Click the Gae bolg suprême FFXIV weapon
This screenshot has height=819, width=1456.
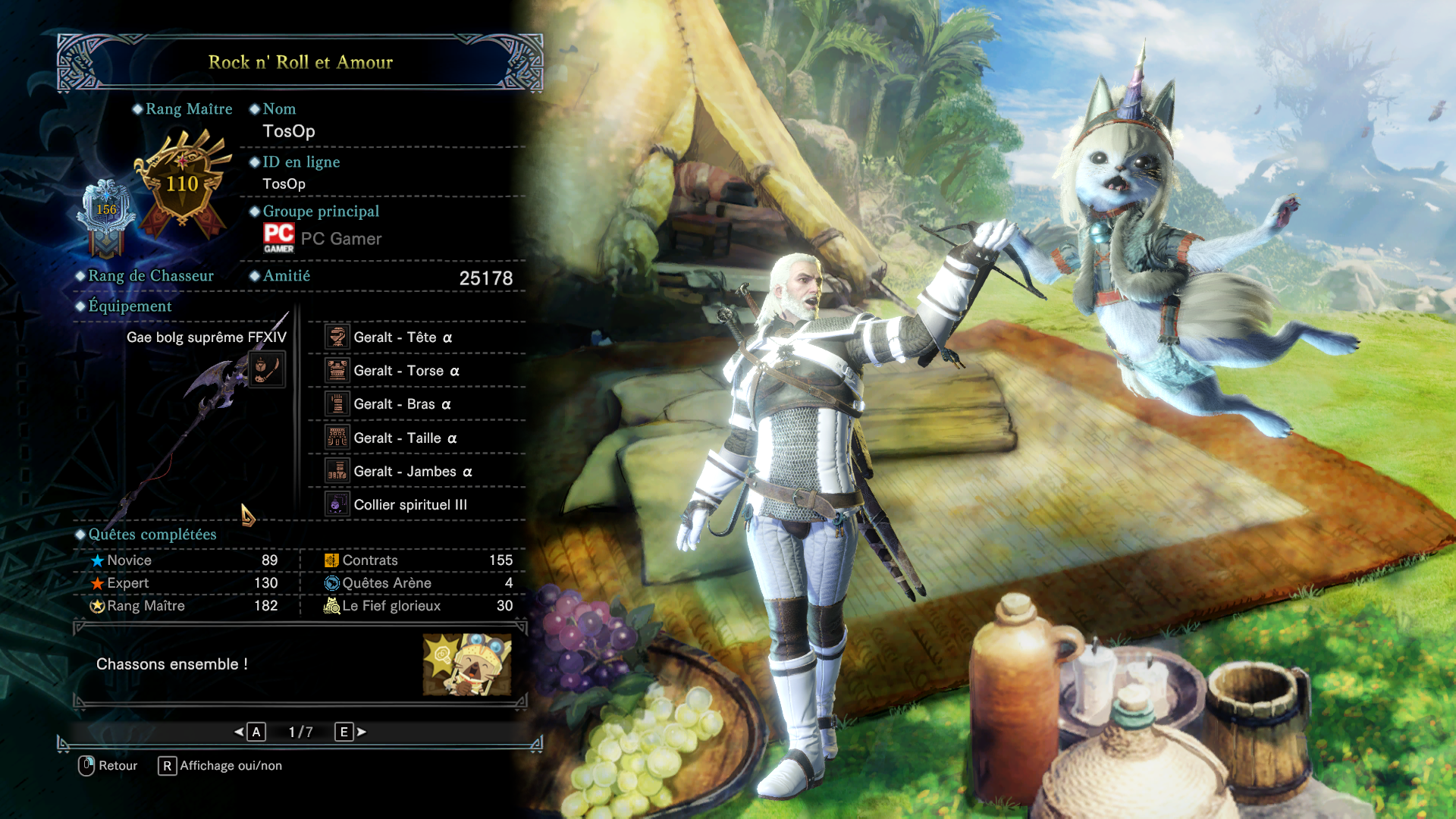[x=206, y=337]
